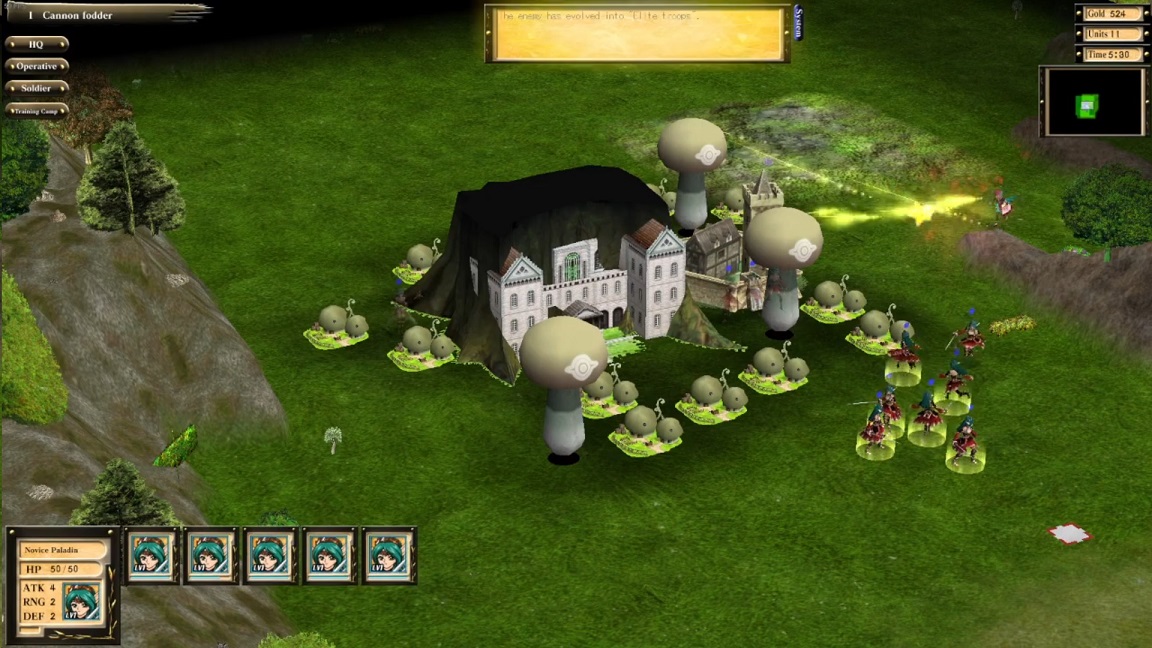The height and width of the screenshot is (648, 1152).
Task: Click the System tab beside the message box
Action: point(798,23)
